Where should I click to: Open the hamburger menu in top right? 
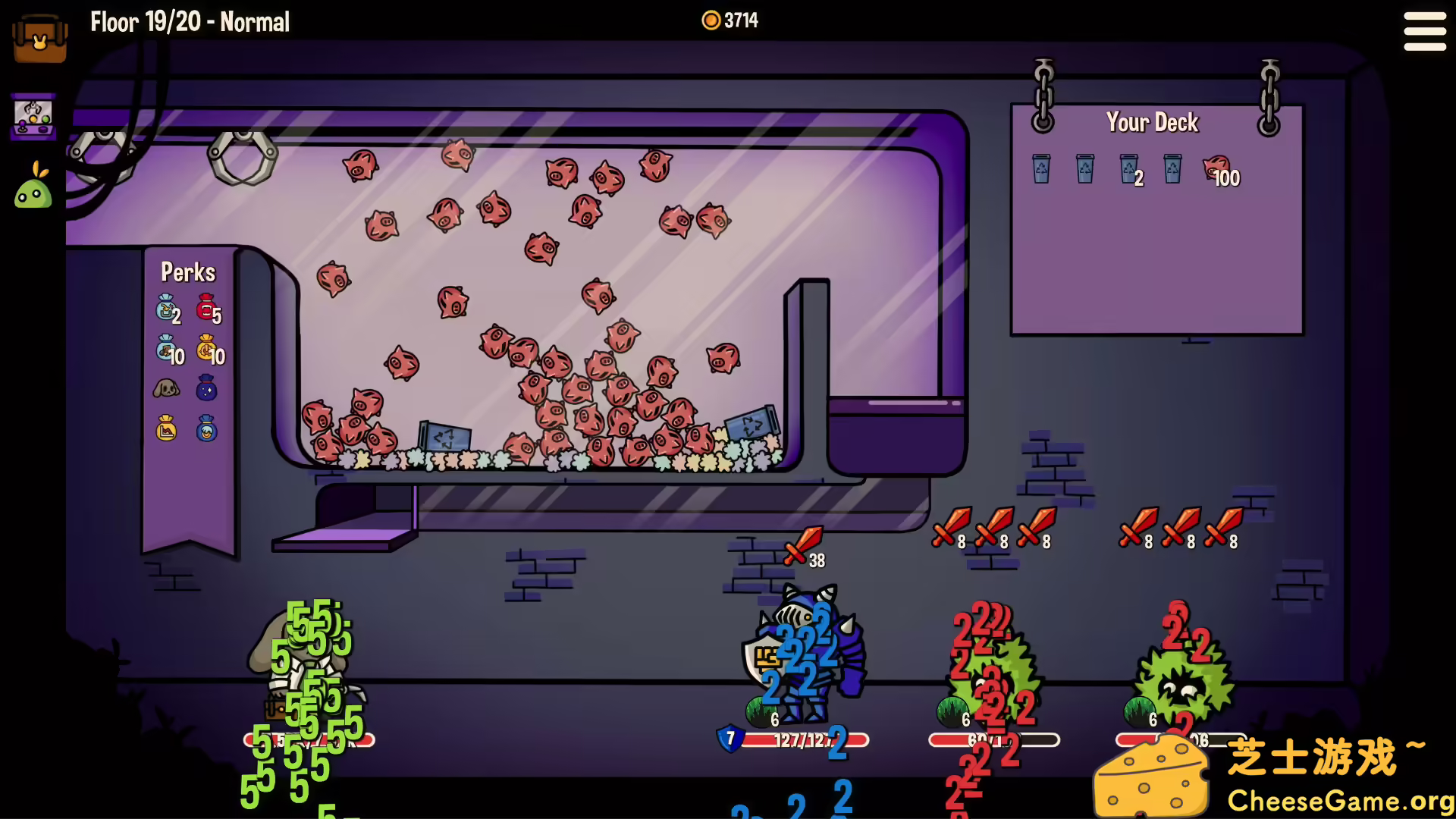click(x=1424, y=32)
